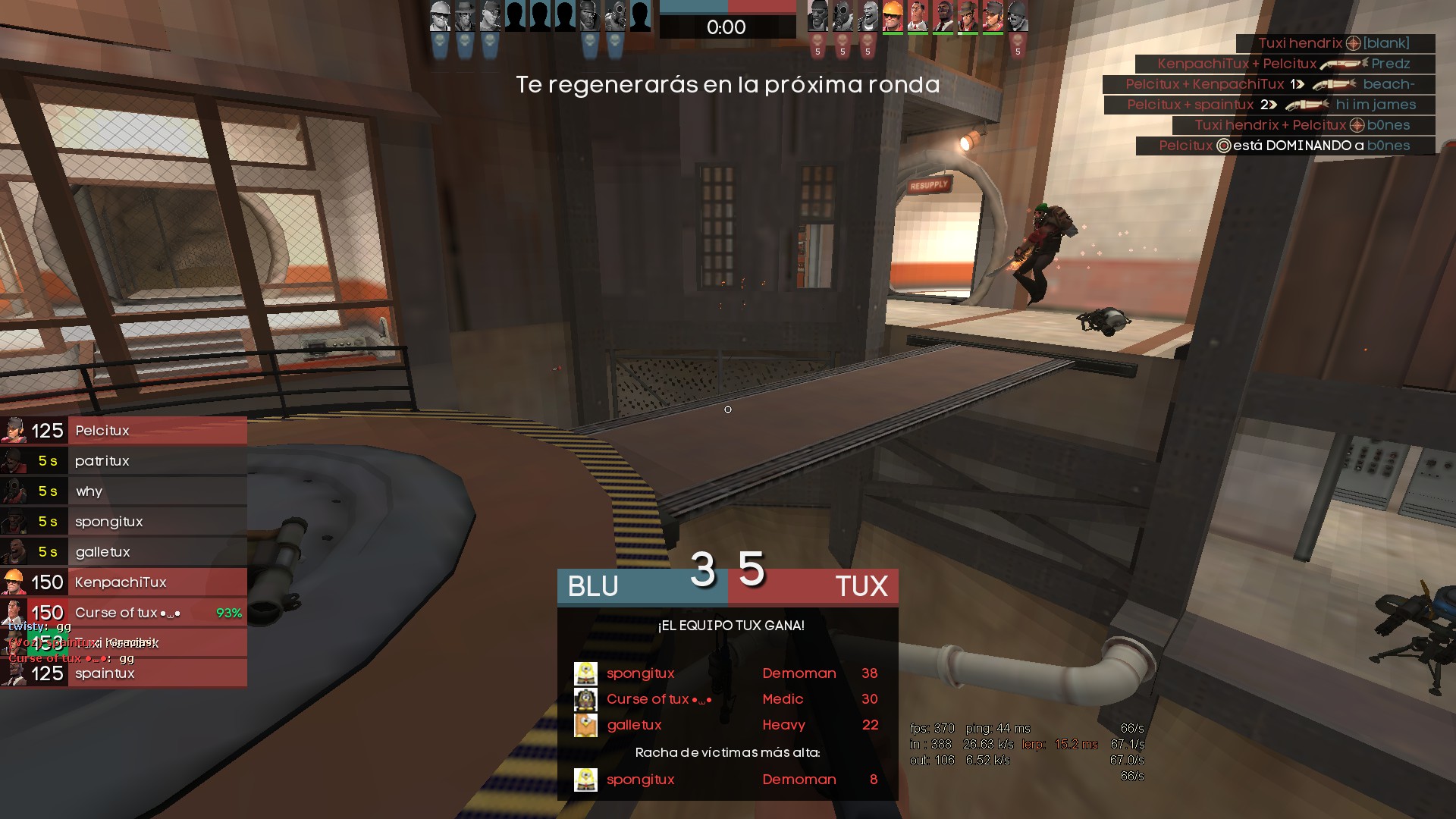
Task: Click the orange hard-hat Engineer portrait
Action: [x=893, y=17]
